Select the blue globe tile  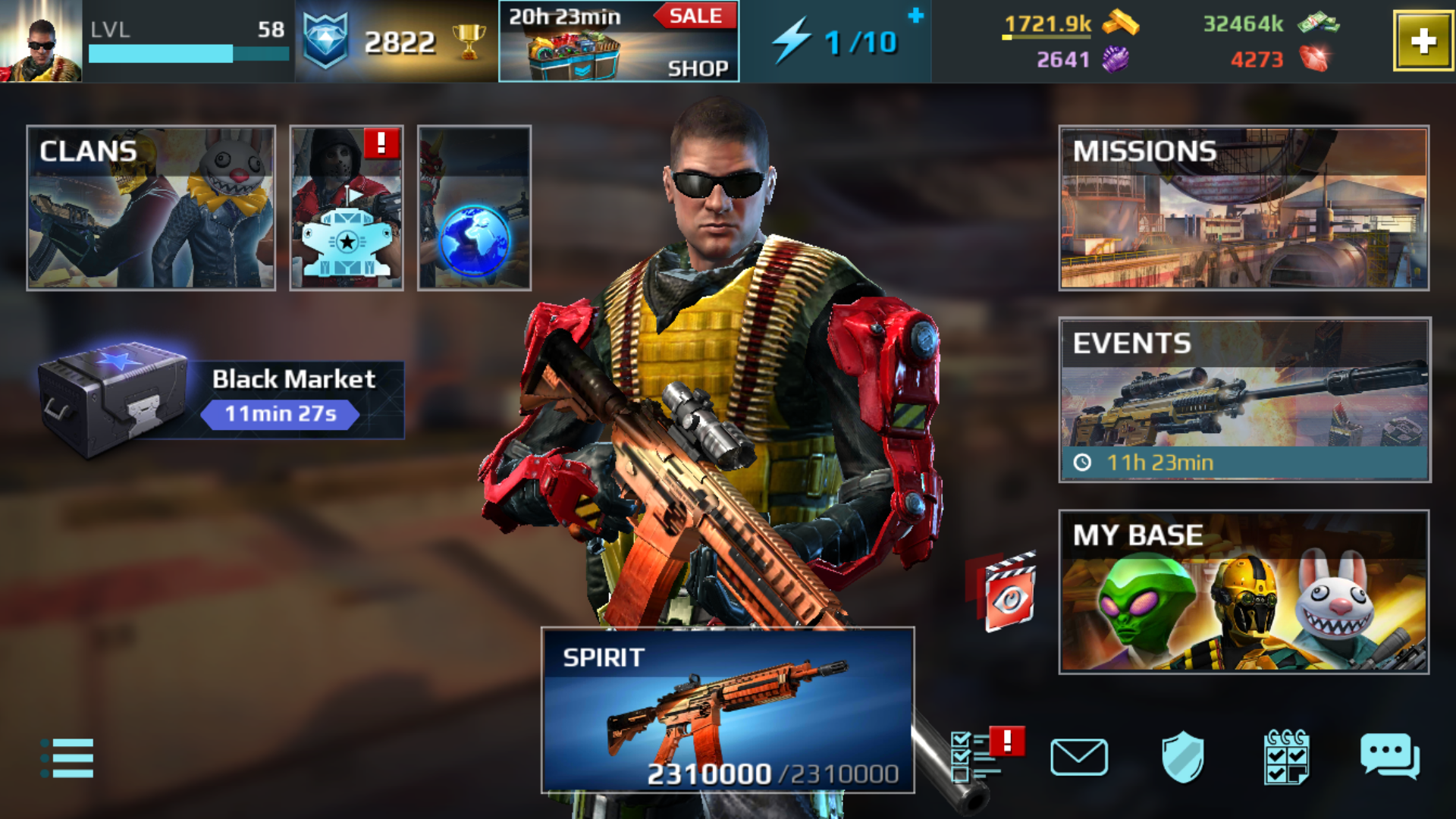pyautogui.click(x=474, y=208)
